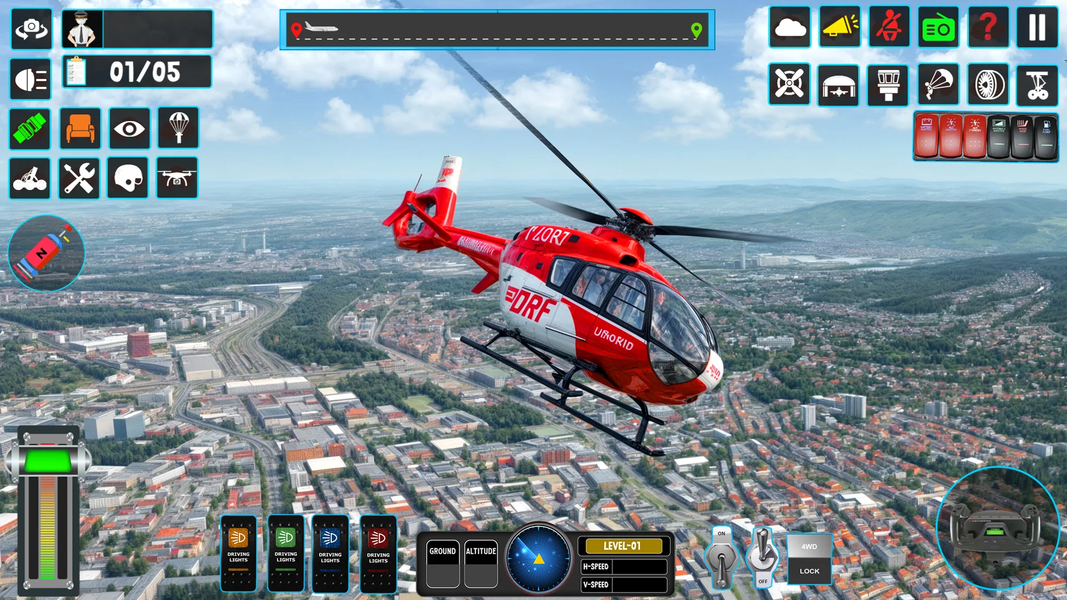Flip the 4WD lock switch
Image resolution: width=1067 pixels, height=600 pixels.
(x=808, y=558)
